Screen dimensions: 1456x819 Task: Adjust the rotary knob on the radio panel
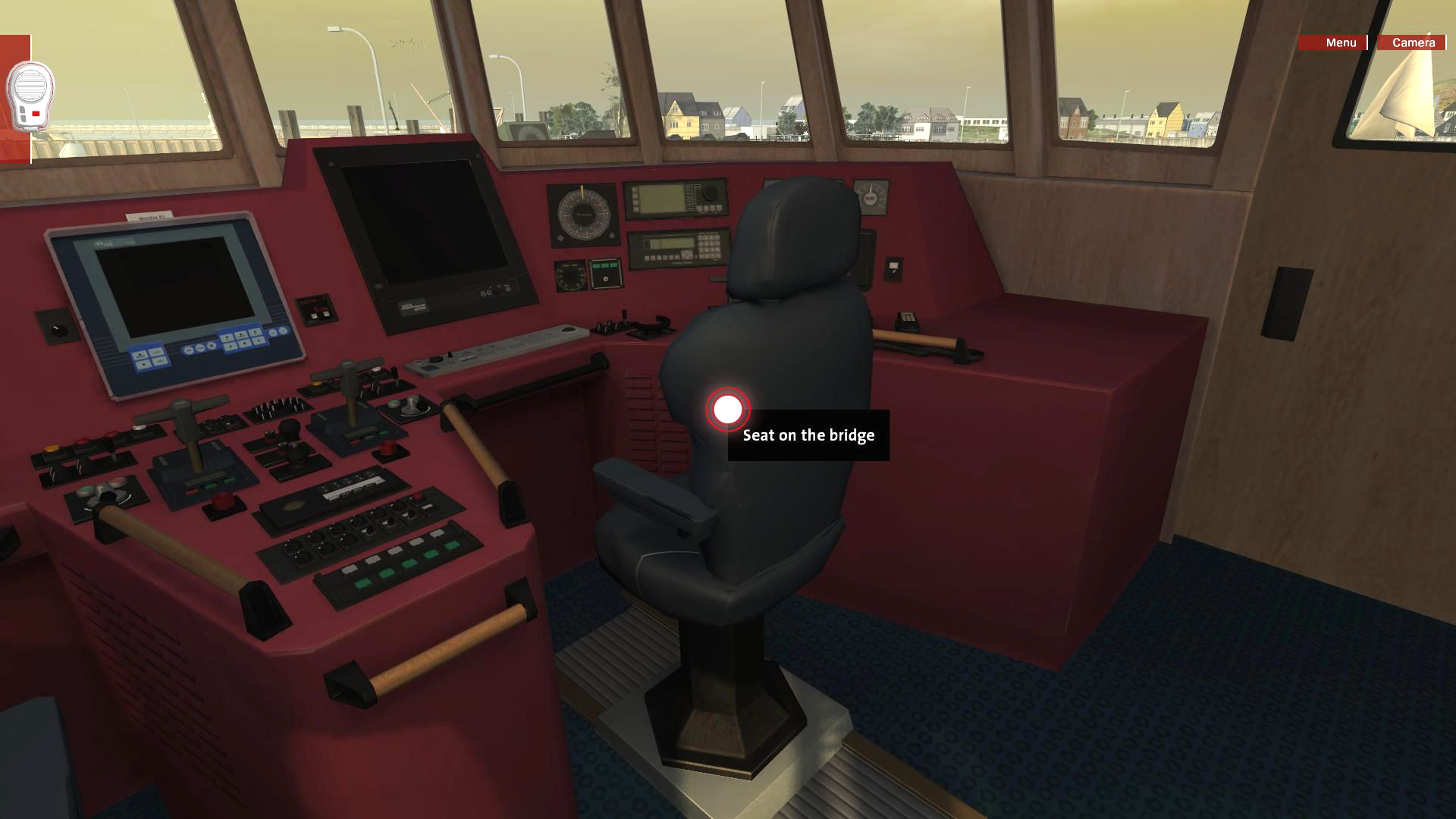[711, 194]
